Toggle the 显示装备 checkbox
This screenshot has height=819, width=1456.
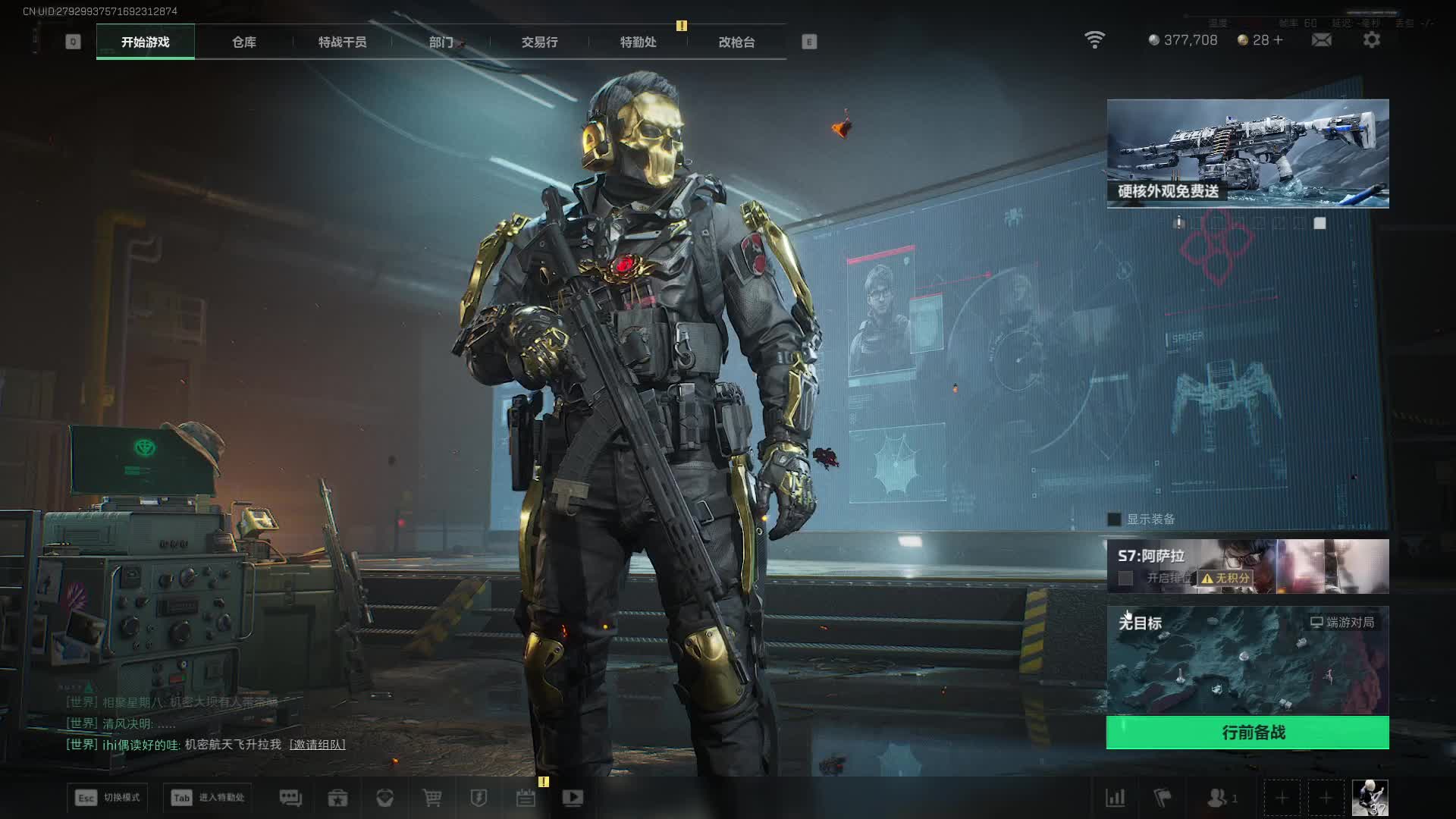1114,519
